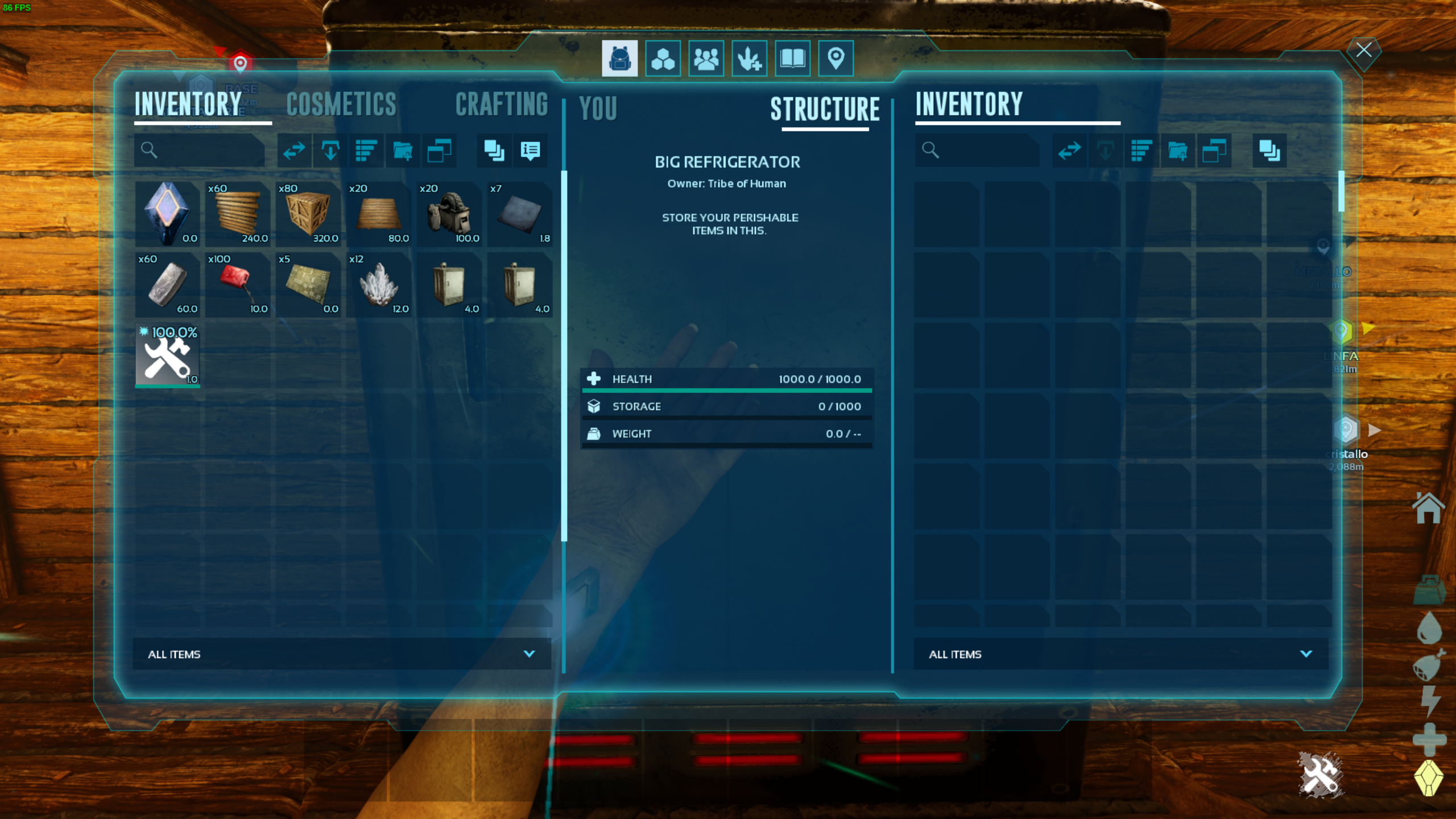Select the metal ingot stack
The width and height of the screenshot is (1456, 819).
point(167,284)
